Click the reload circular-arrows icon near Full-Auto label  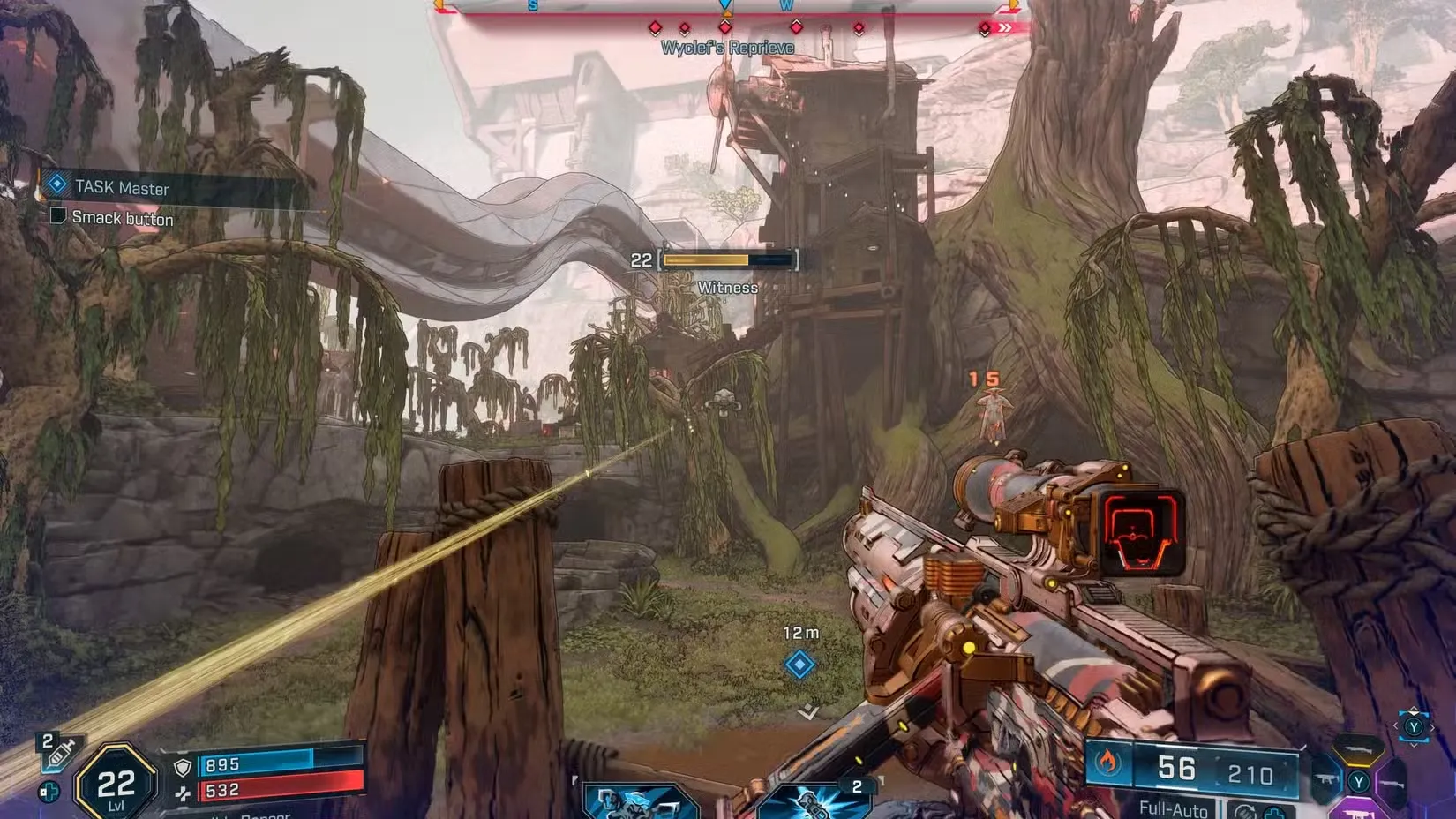[1243, 812]
